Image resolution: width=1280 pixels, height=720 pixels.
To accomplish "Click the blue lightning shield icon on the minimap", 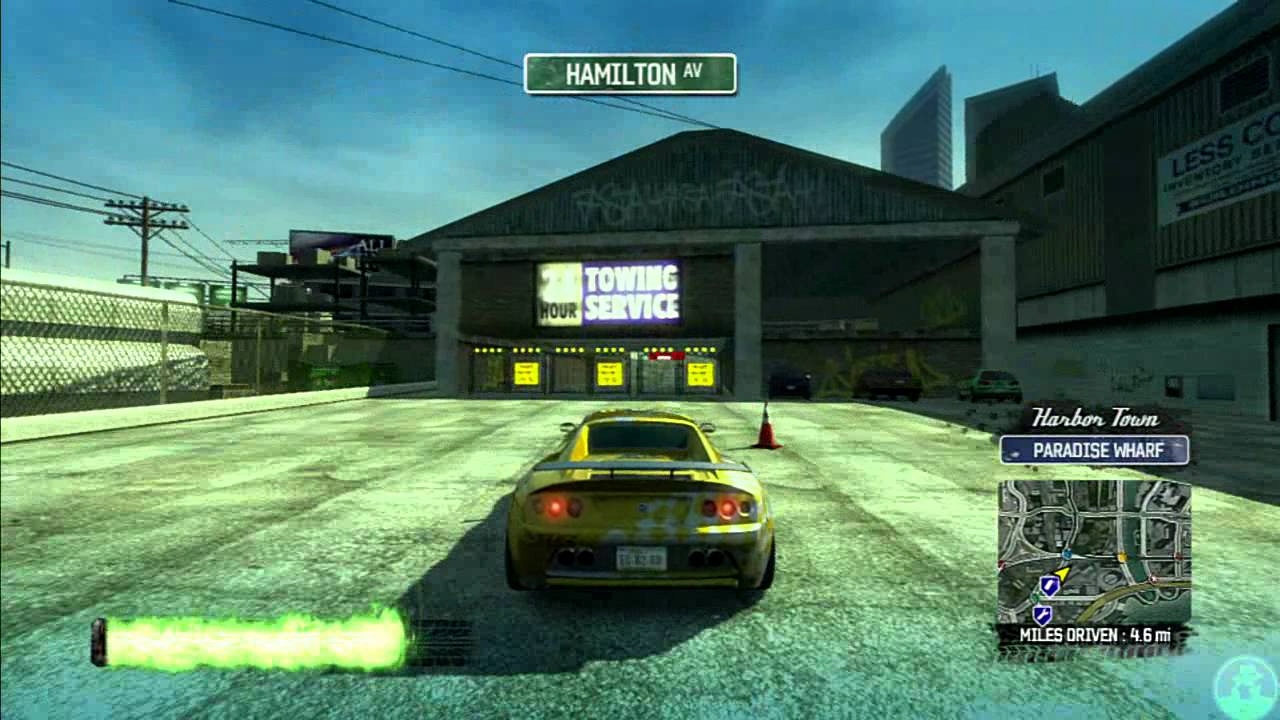I will [x=1048, y=586].
